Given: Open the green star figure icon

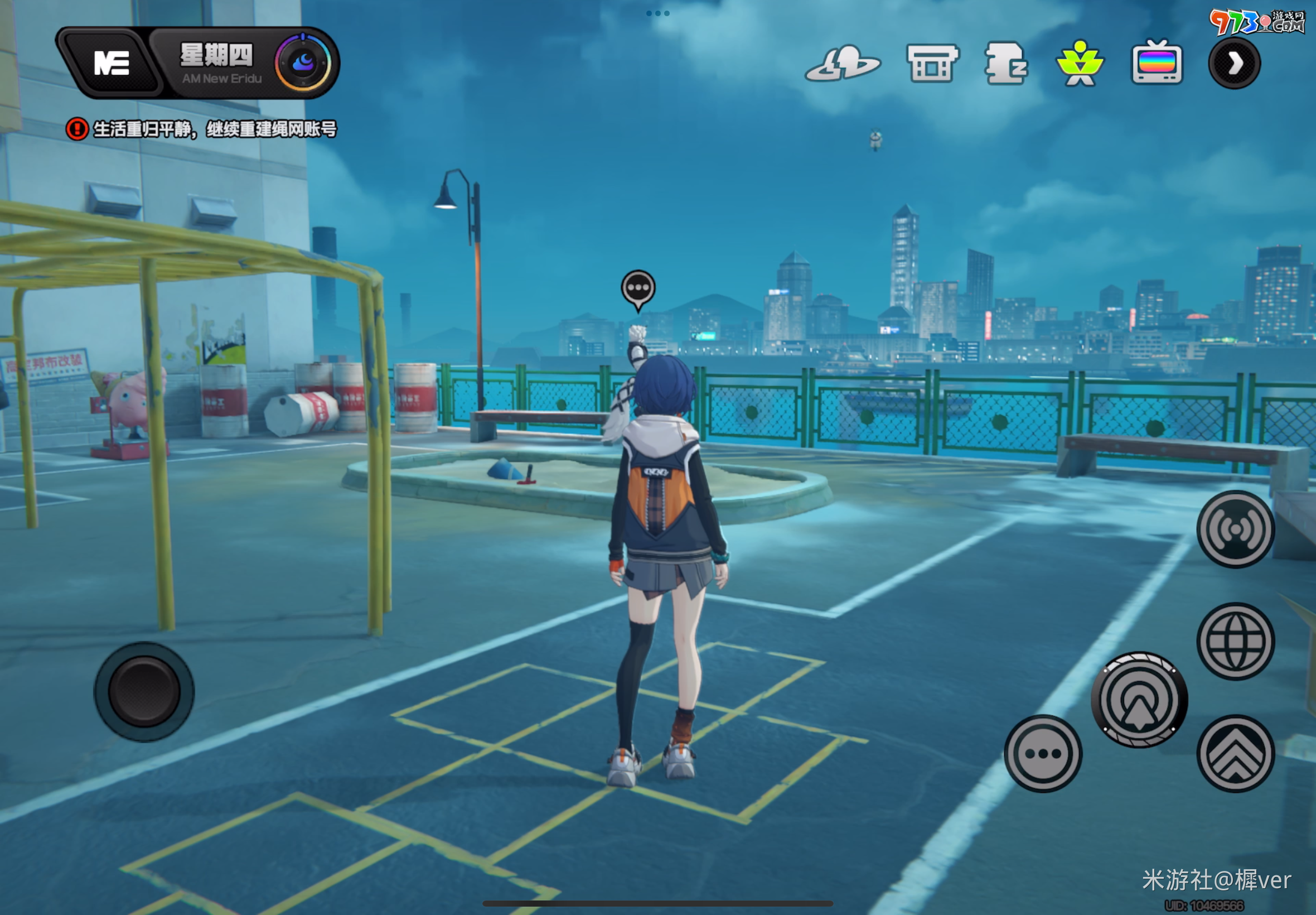Looking at the screenshot, I should pos(1080,64).
